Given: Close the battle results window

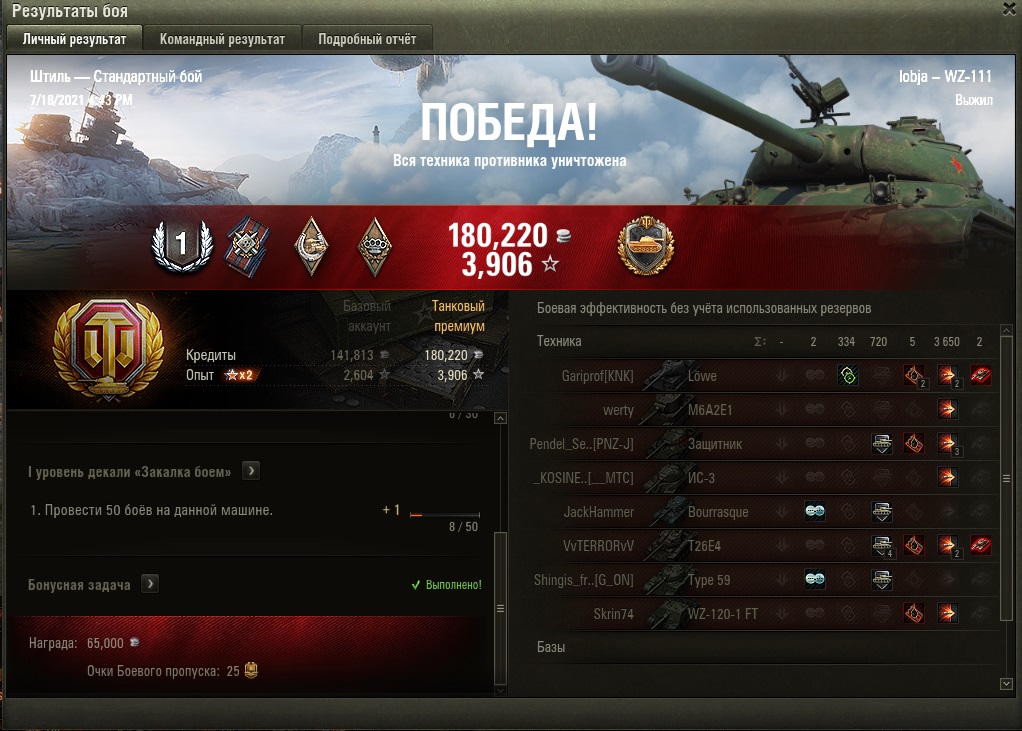Looking at the screenshot, I should [x=1010, y=9].
